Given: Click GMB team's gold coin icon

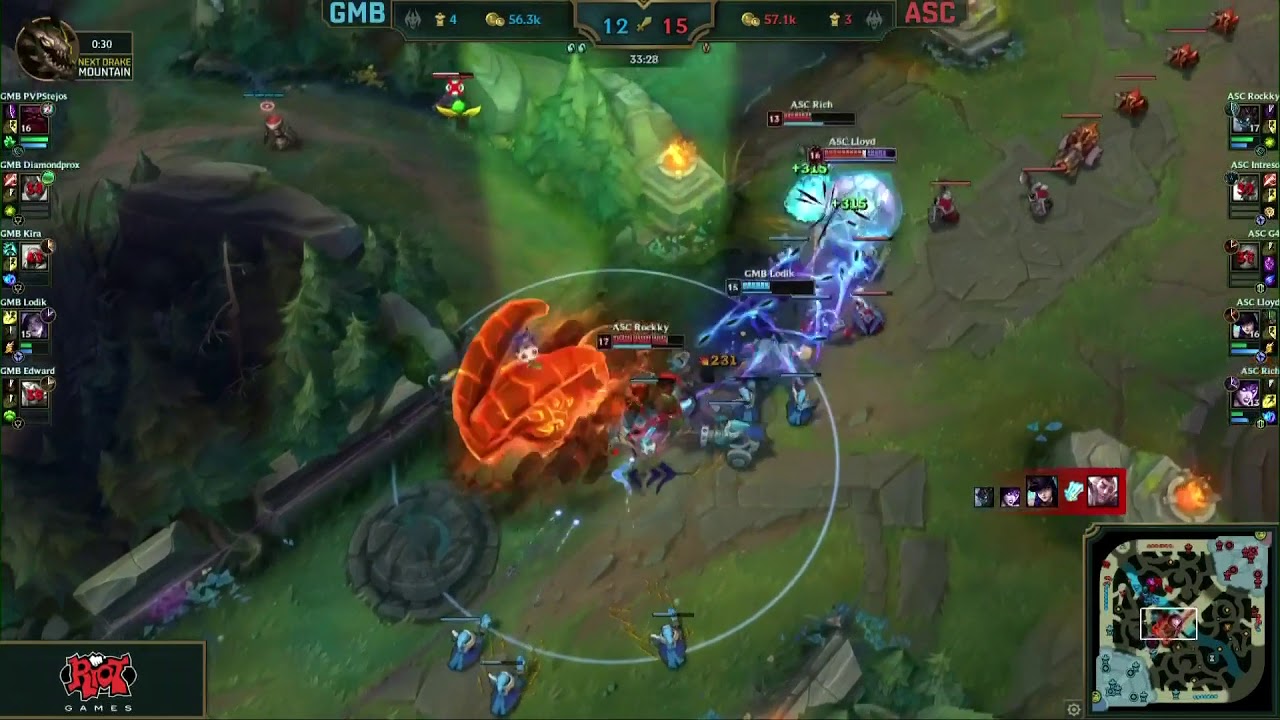Looking at the screenshot, I should [494, 17].
